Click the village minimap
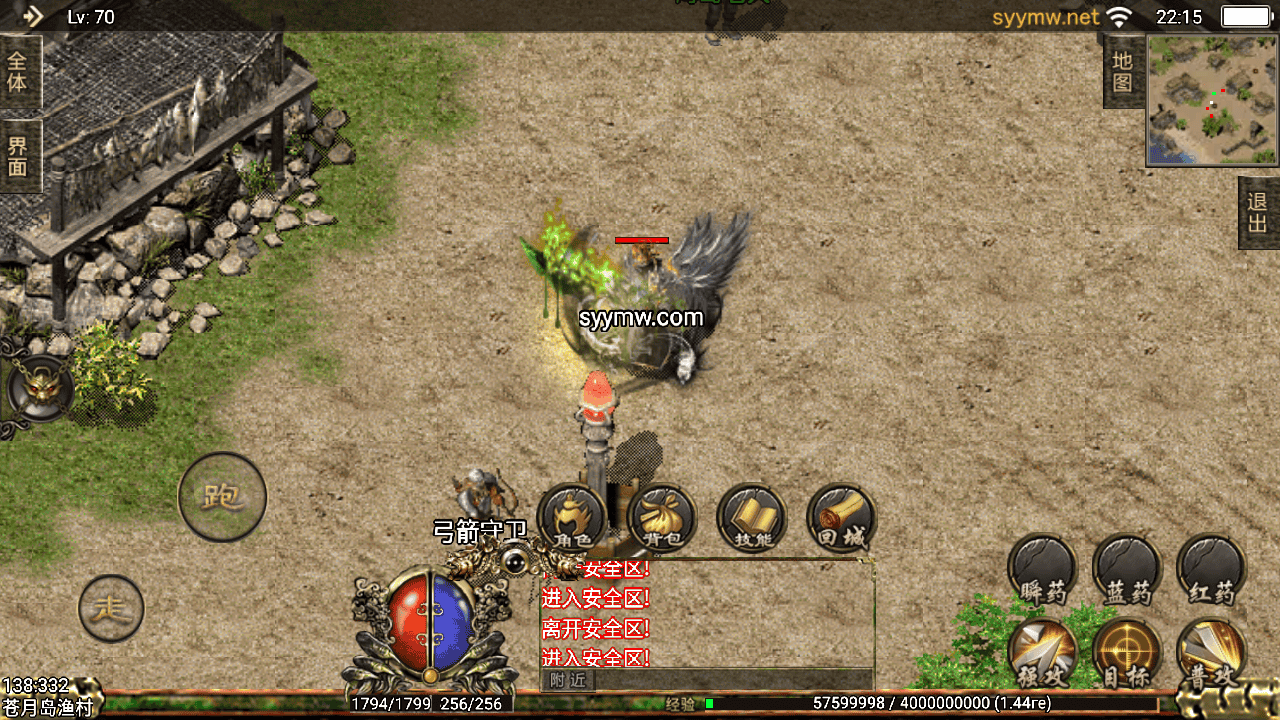This screenshot has height=720, width=1280. point(1212,99)
